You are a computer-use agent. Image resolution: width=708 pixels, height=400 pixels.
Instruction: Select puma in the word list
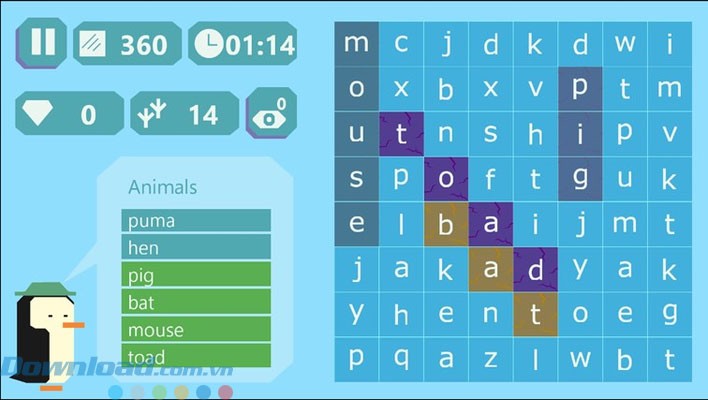tap(196, 220)
